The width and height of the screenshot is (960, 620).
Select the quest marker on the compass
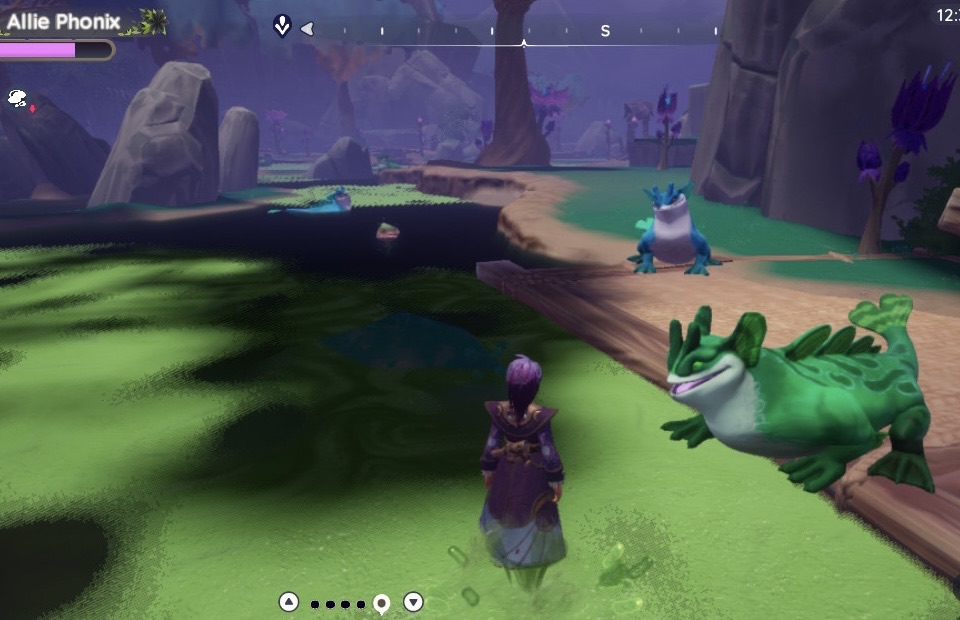click(282, 27)
